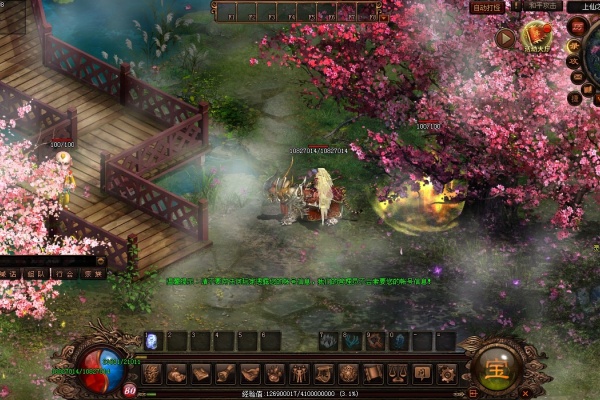Toggle the 自动打怪 auto-fight button
Screen dimensions: 600x400
pos(488,7)
